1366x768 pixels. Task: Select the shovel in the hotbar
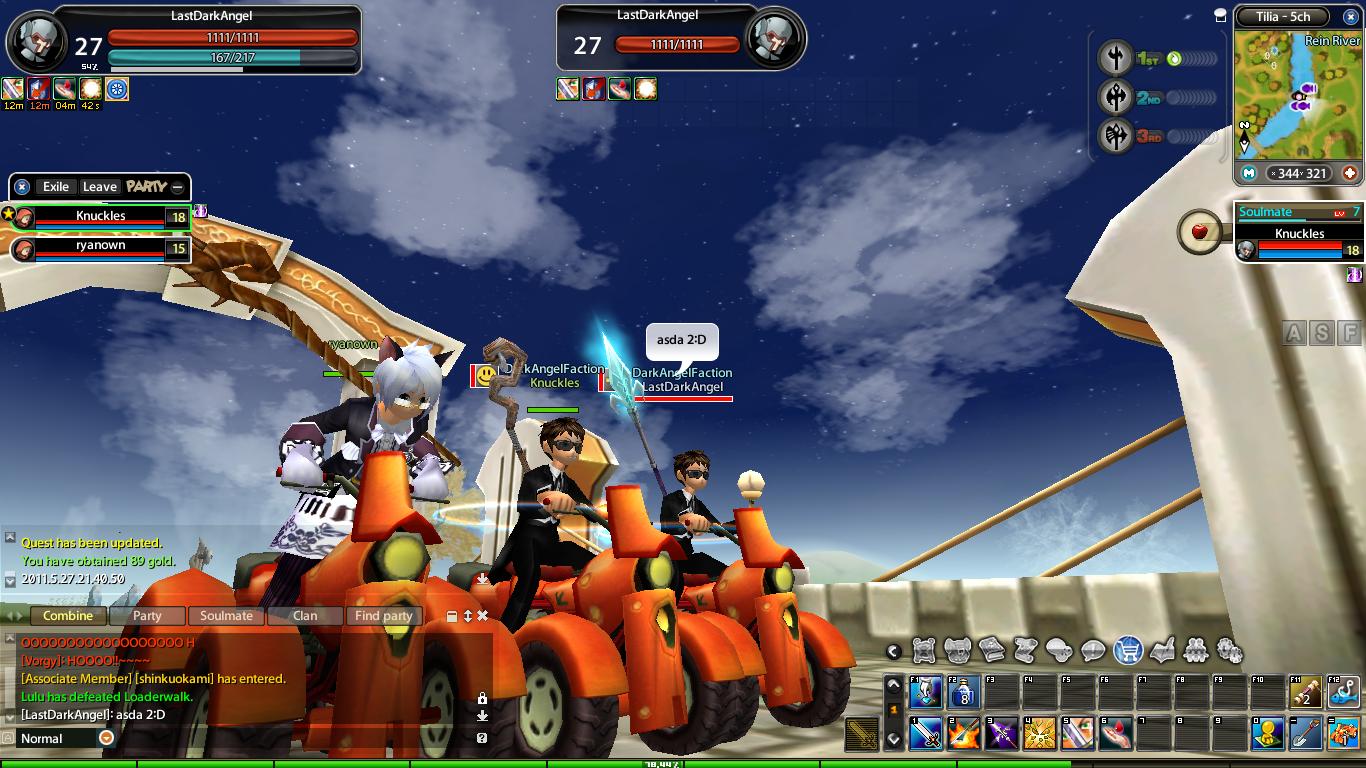pos(1306,734)
